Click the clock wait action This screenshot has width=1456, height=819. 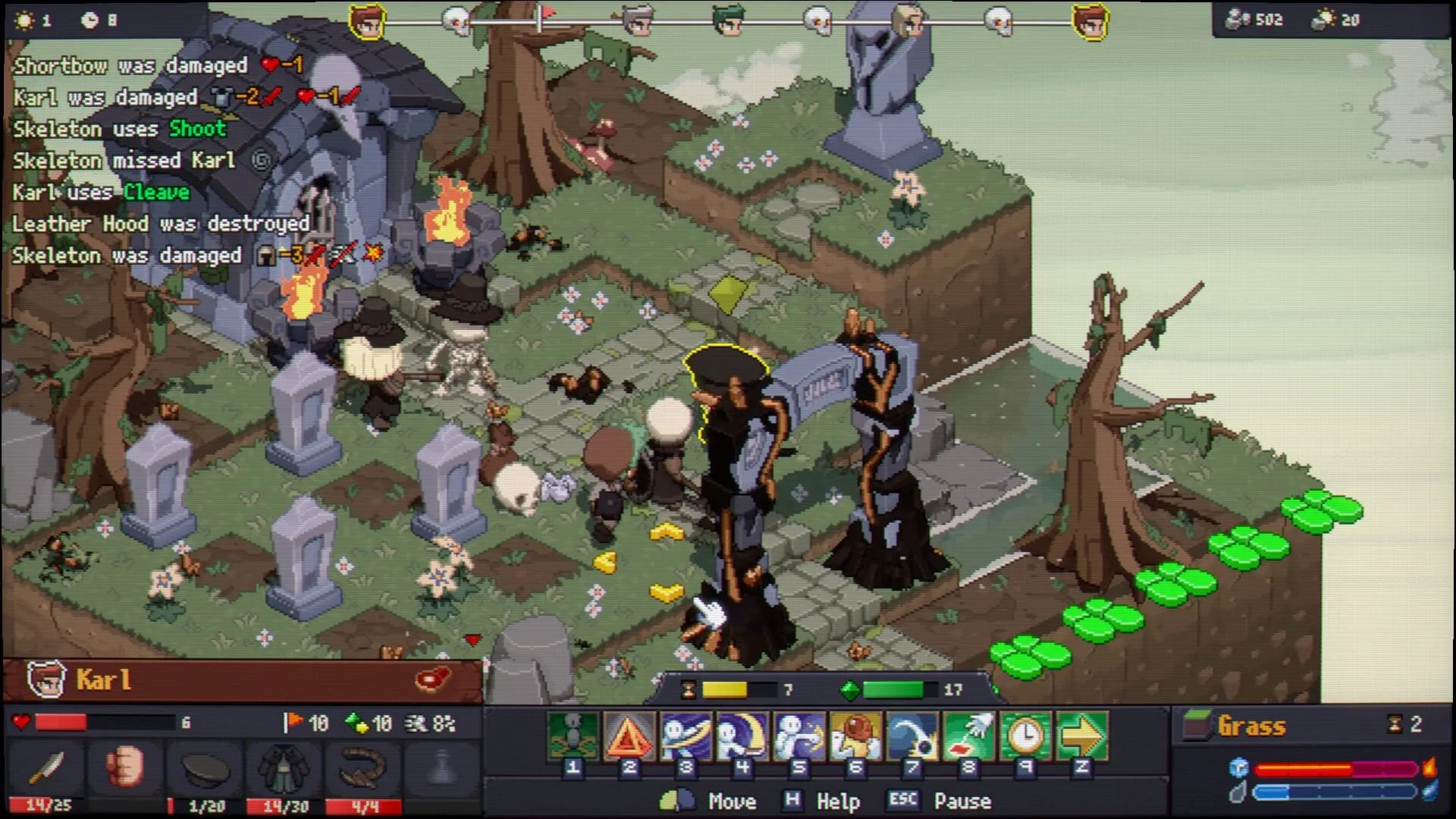1025,736
